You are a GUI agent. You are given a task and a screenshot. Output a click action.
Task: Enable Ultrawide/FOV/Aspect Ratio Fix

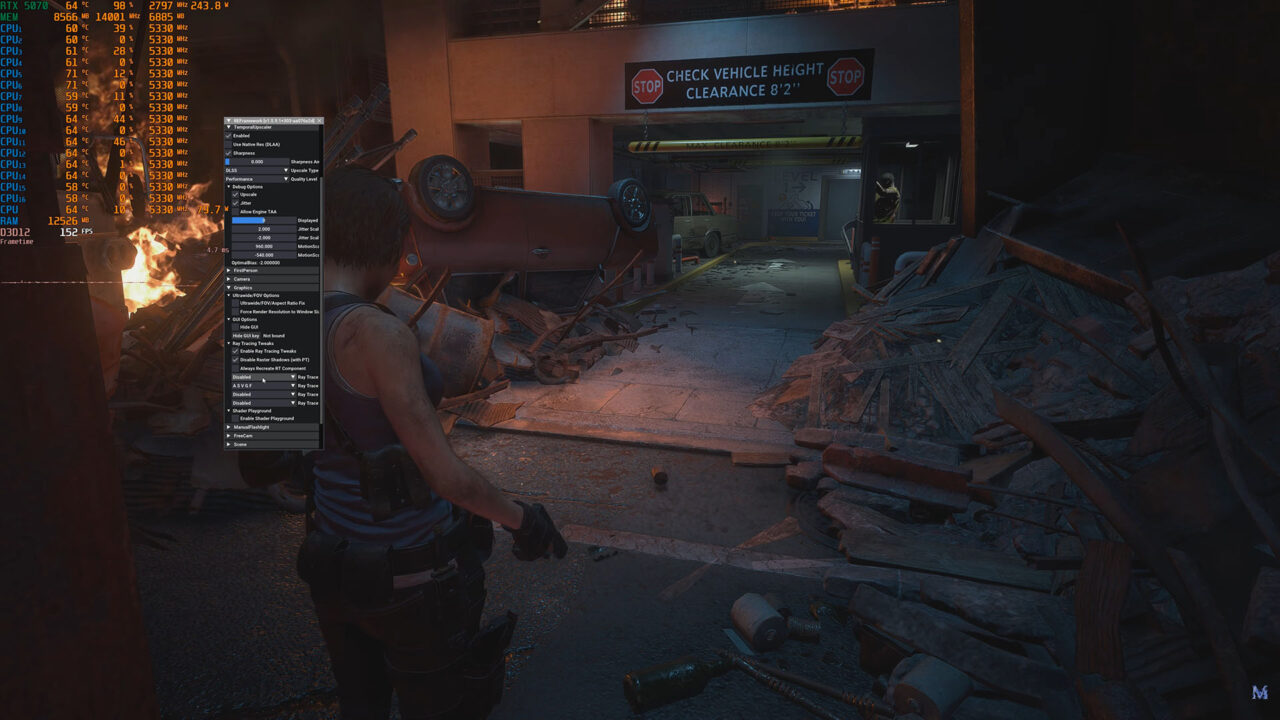236,303
